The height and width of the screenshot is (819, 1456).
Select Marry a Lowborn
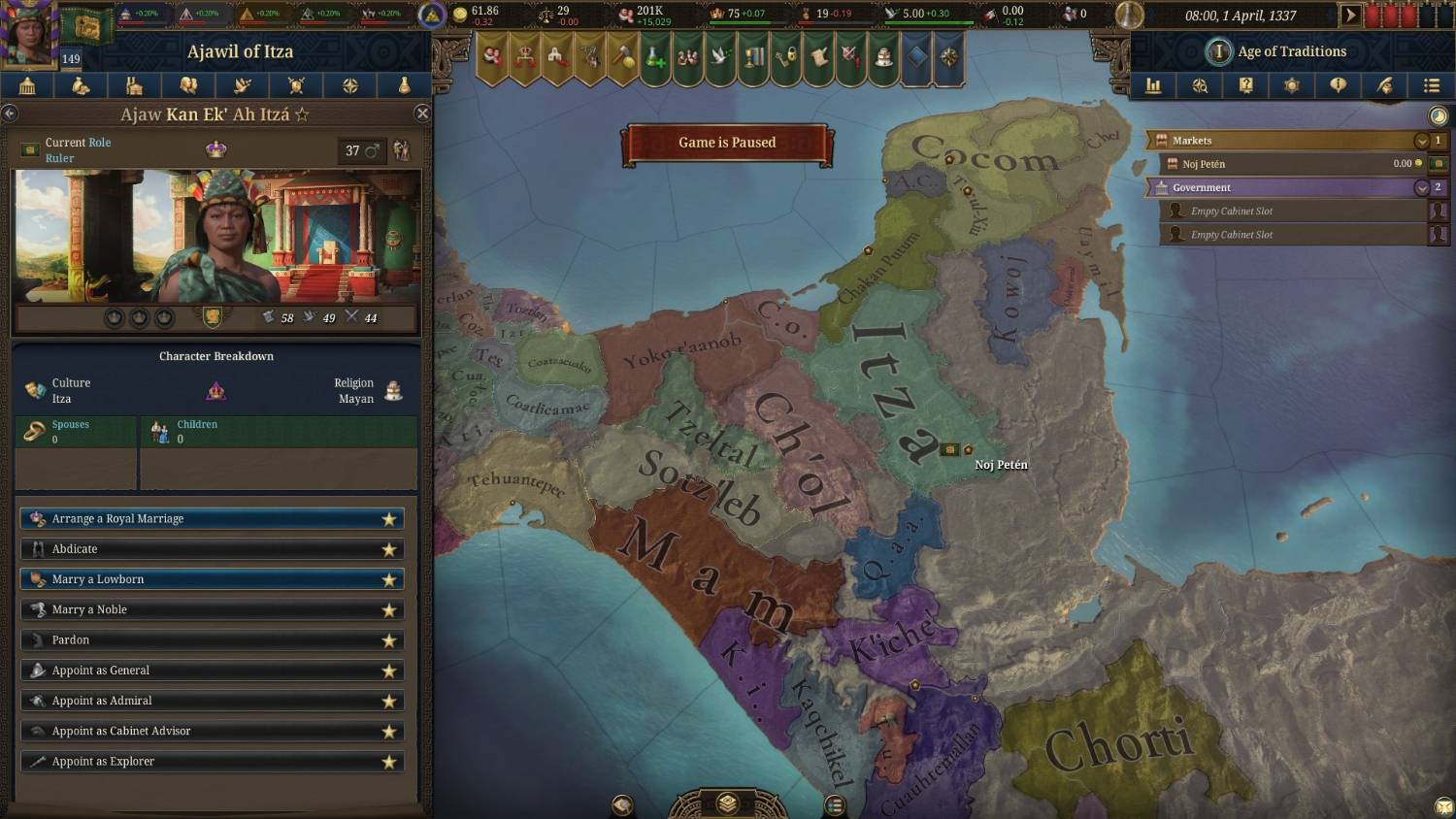pyautogui.click(x=212, y=579)
